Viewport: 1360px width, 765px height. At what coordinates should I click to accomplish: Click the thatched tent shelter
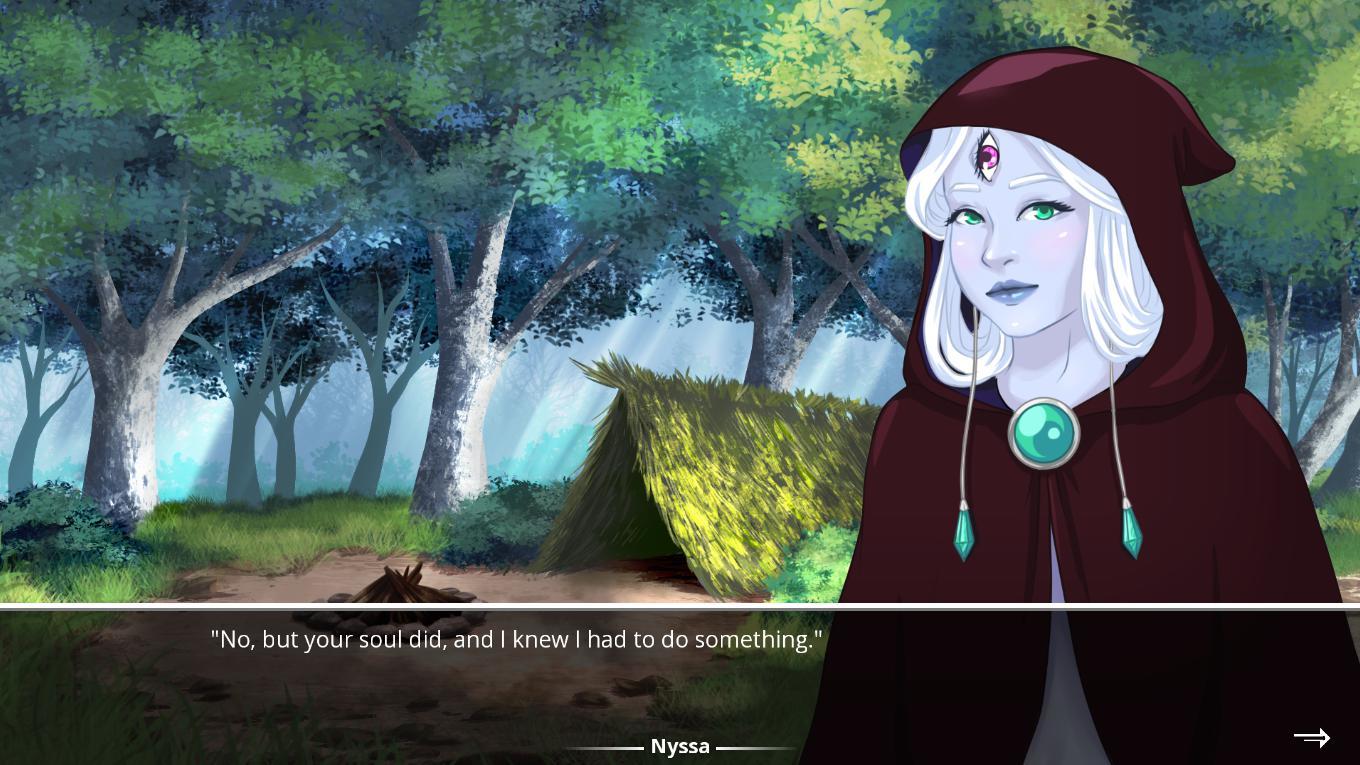pos(720,470)
